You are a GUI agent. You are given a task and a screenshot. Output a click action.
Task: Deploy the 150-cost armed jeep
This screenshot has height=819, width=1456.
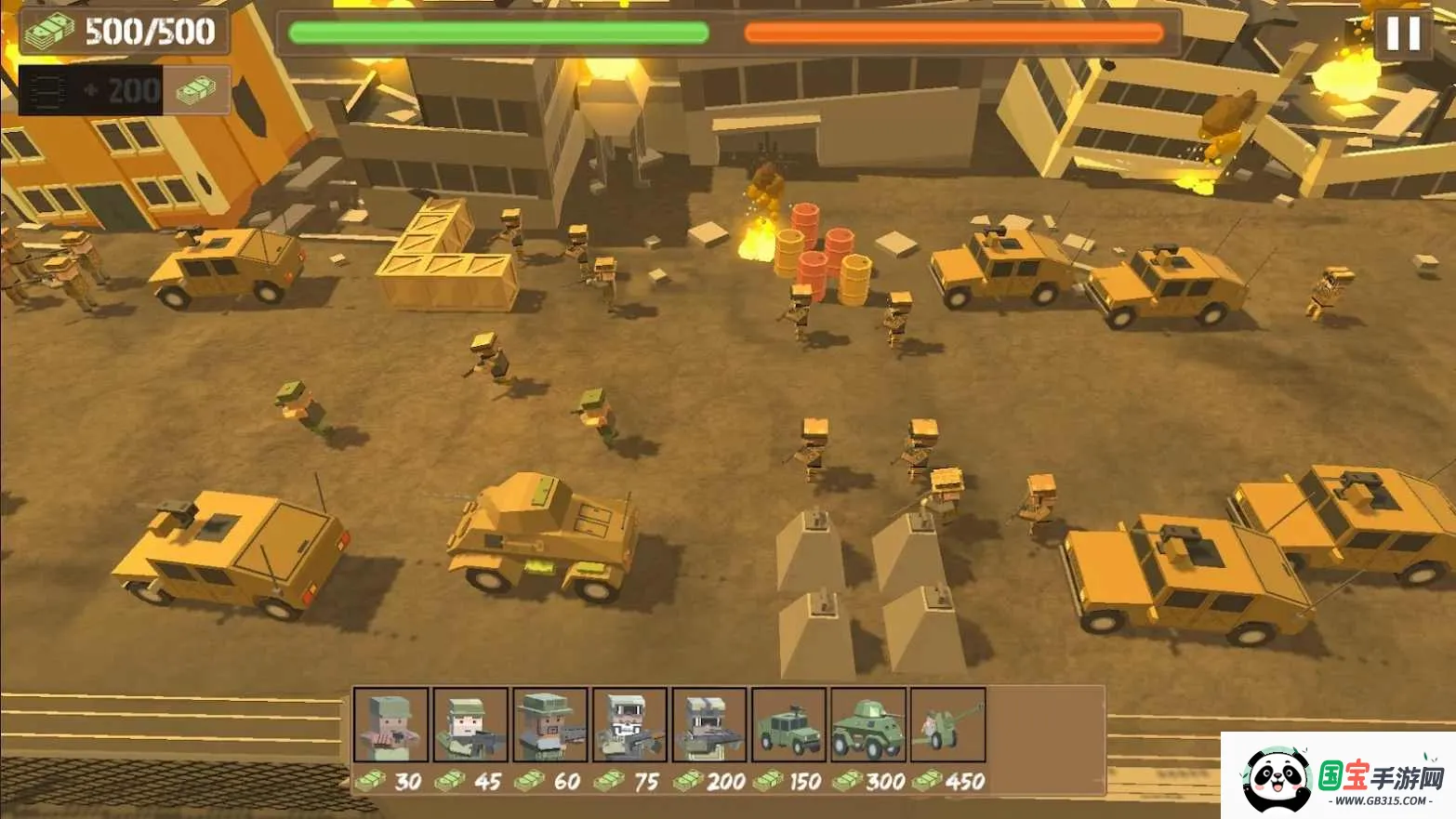(x=788, y=725)
